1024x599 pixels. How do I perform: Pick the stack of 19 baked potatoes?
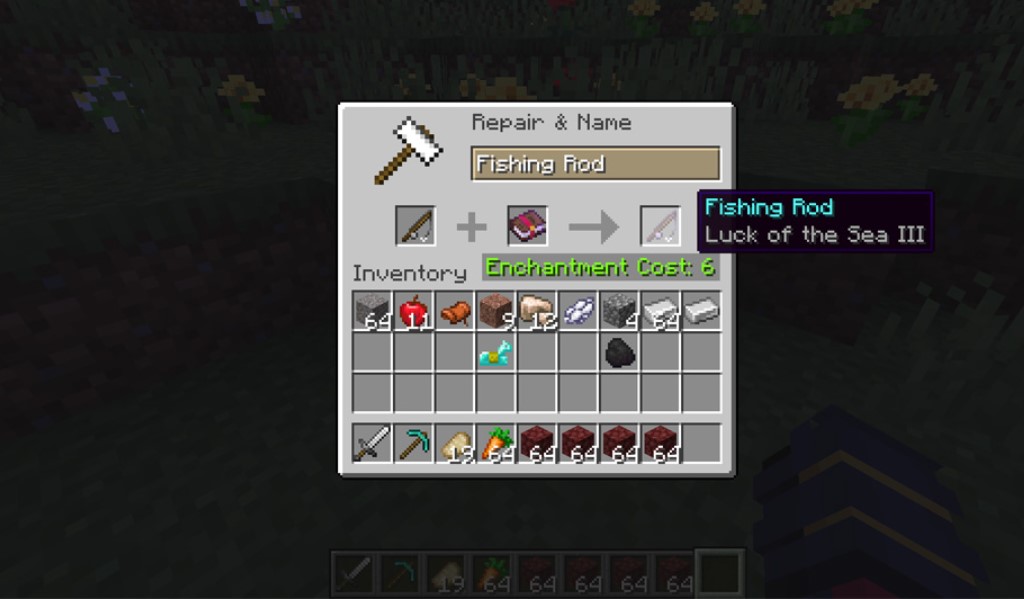(454, 443)
